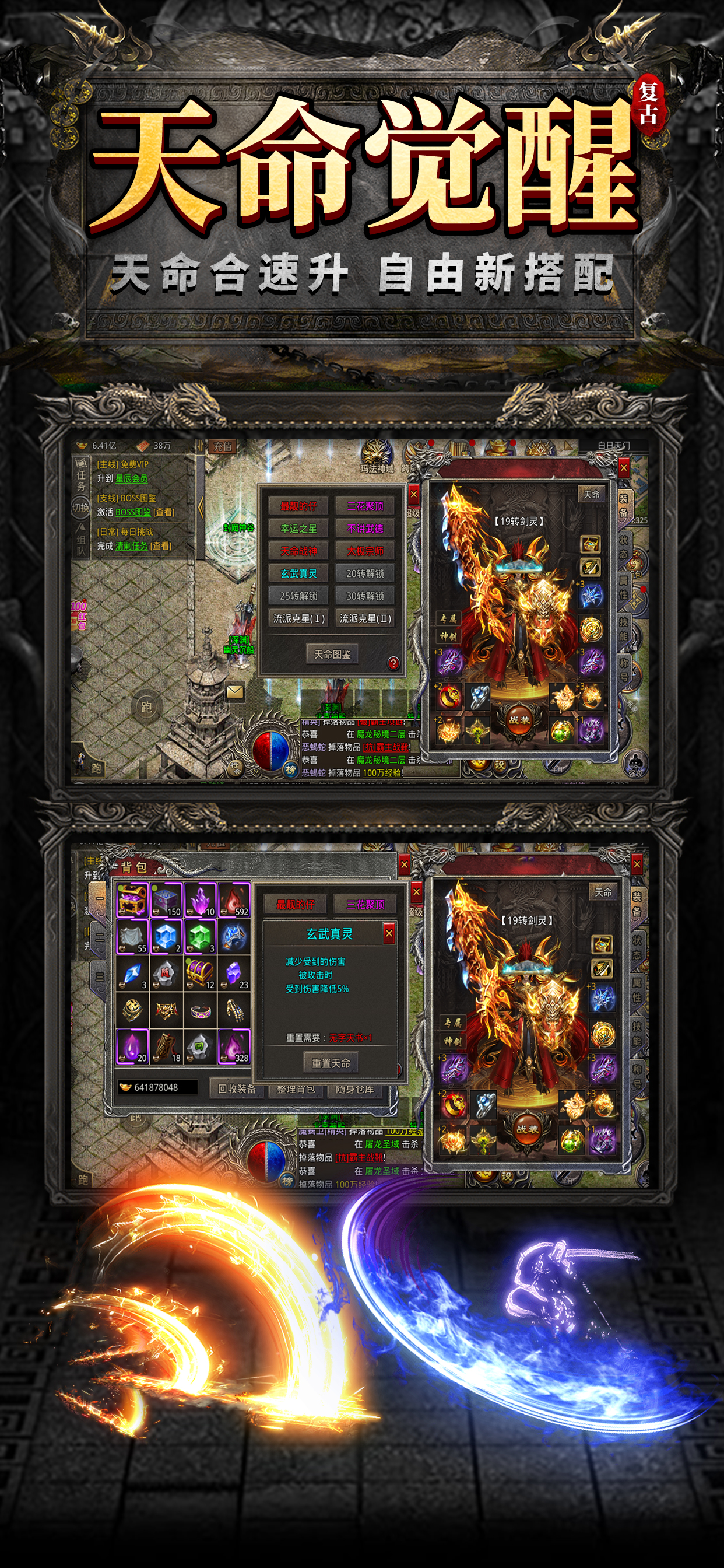Image resolution: width=724 pixels, height=1568 pixels.
Task: Select the bag item stacked at 328
Action: pyautogui.click(x=234, y=1047)
